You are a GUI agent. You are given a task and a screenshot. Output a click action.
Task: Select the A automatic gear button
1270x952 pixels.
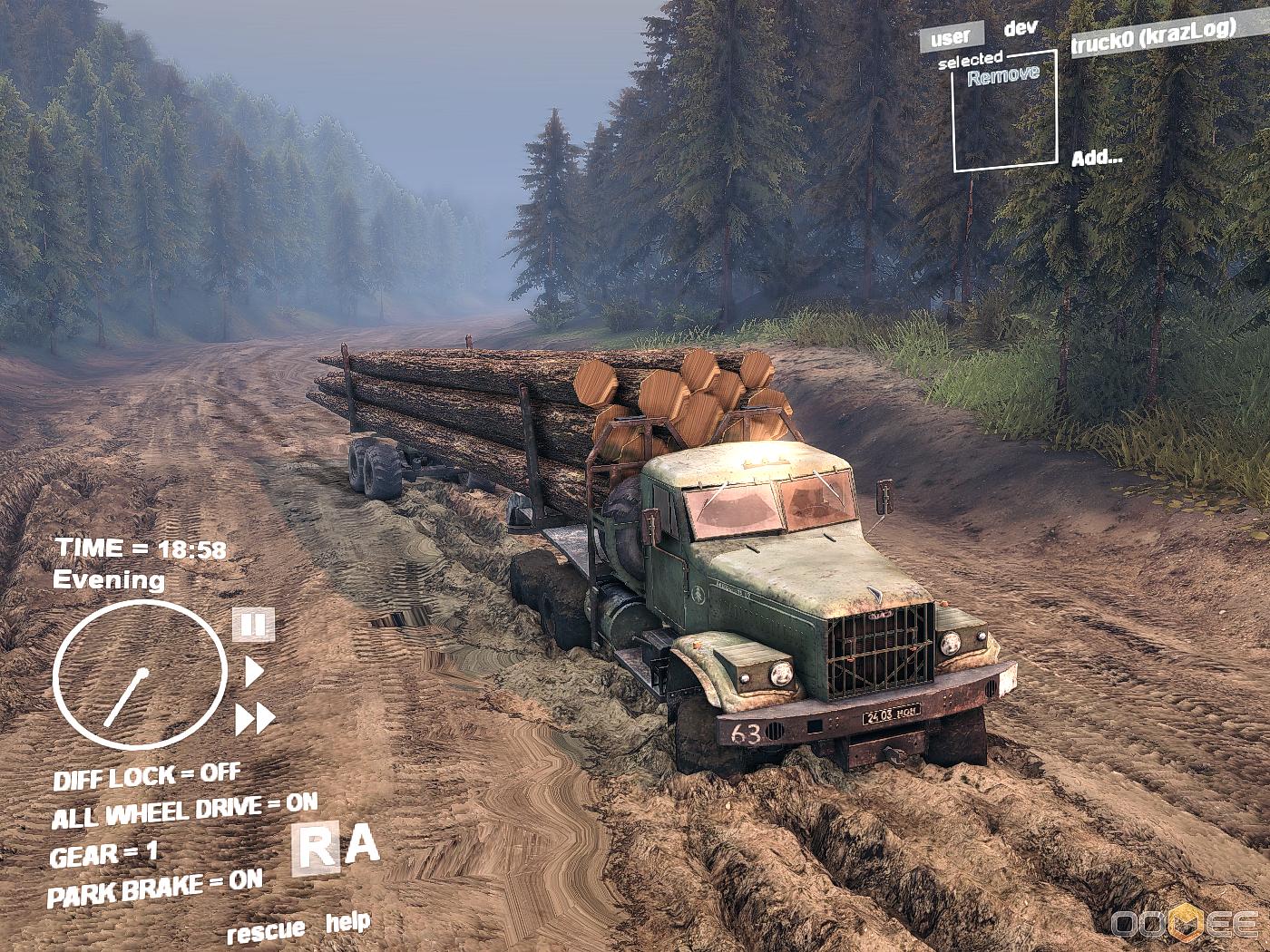pyautogui.click(x=362, y=845)
